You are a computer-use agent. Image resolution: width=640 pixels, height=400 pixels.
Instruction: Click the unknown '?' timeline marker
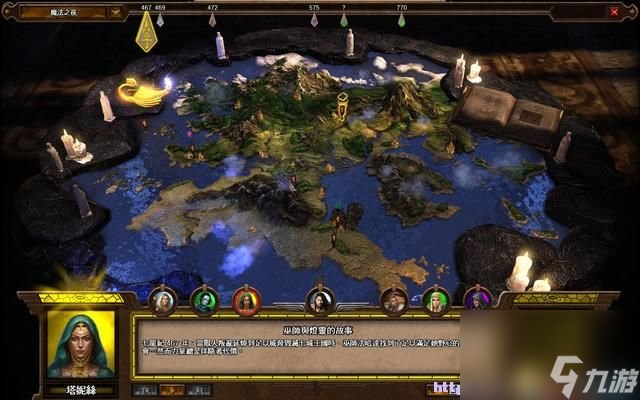[344, 20]
